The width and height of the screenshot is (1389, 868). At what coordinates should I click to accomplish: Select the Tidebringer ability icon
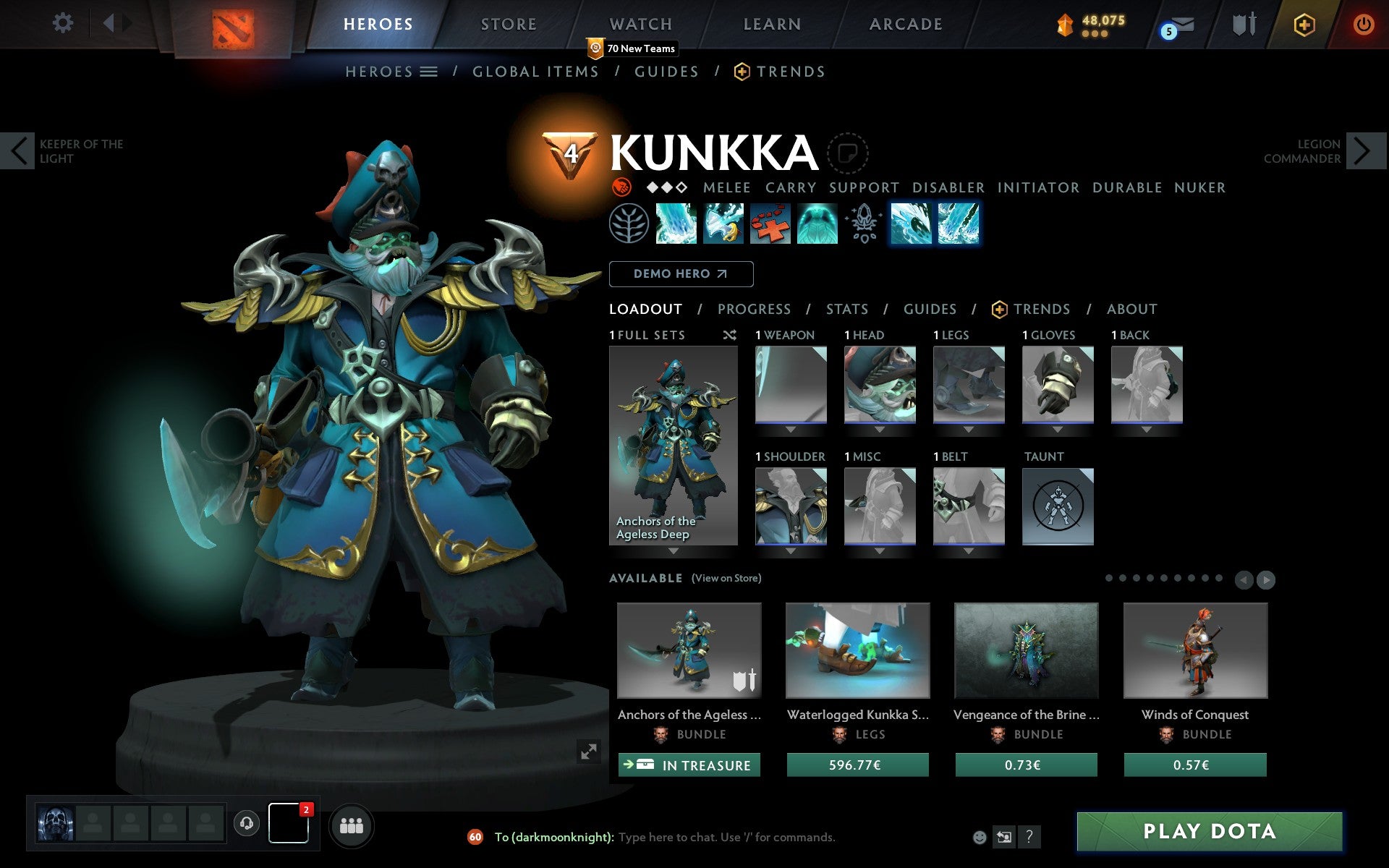[x=723, y=224]
